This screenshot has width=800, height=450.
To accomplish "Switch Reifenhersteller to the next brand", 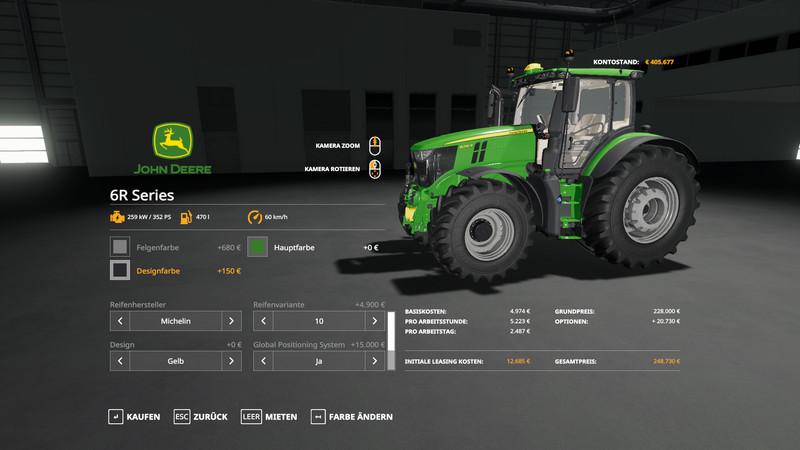I will tap(231, 322).
